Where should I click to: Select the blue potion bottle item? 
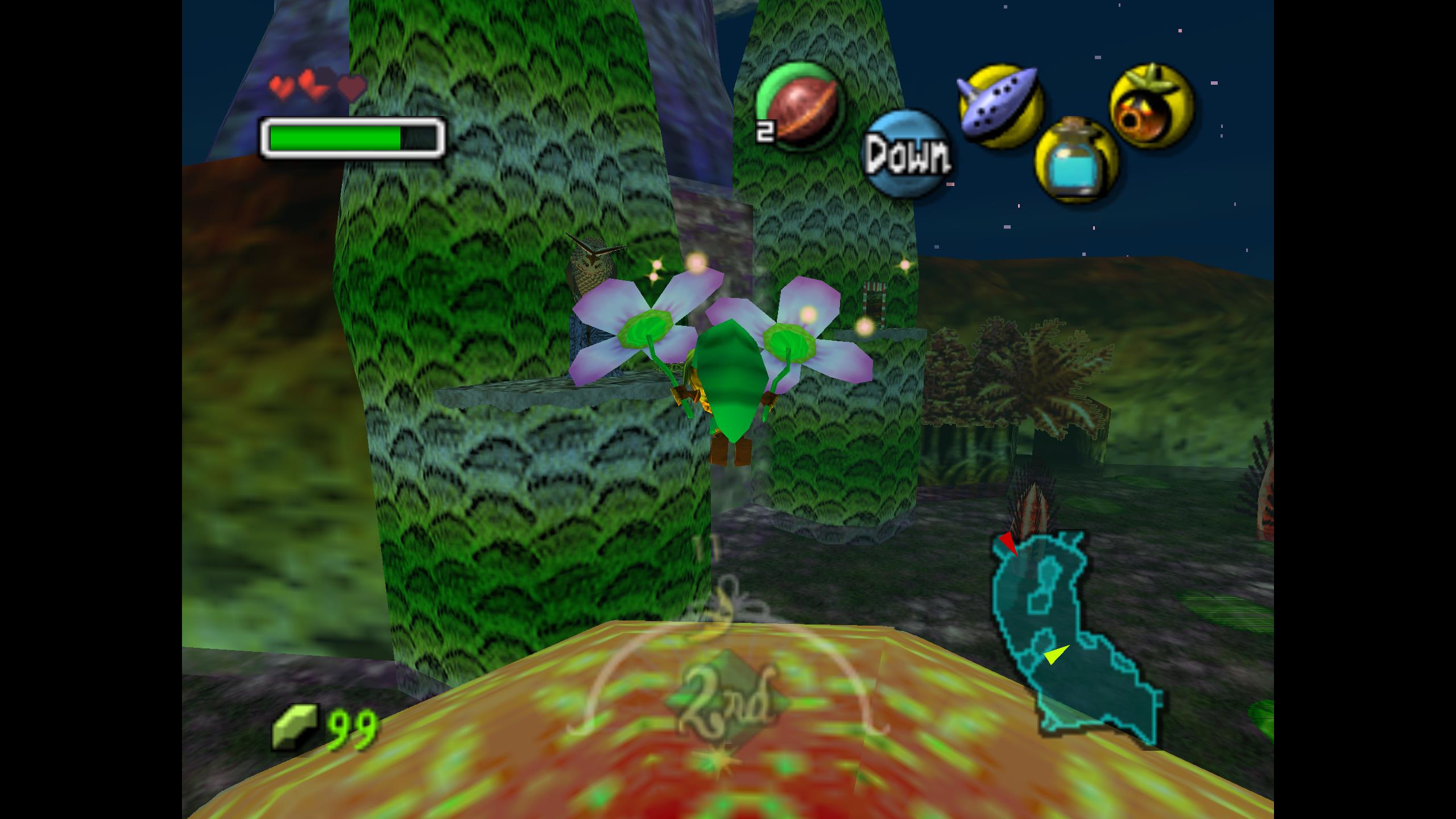(x=1076, y=161)
